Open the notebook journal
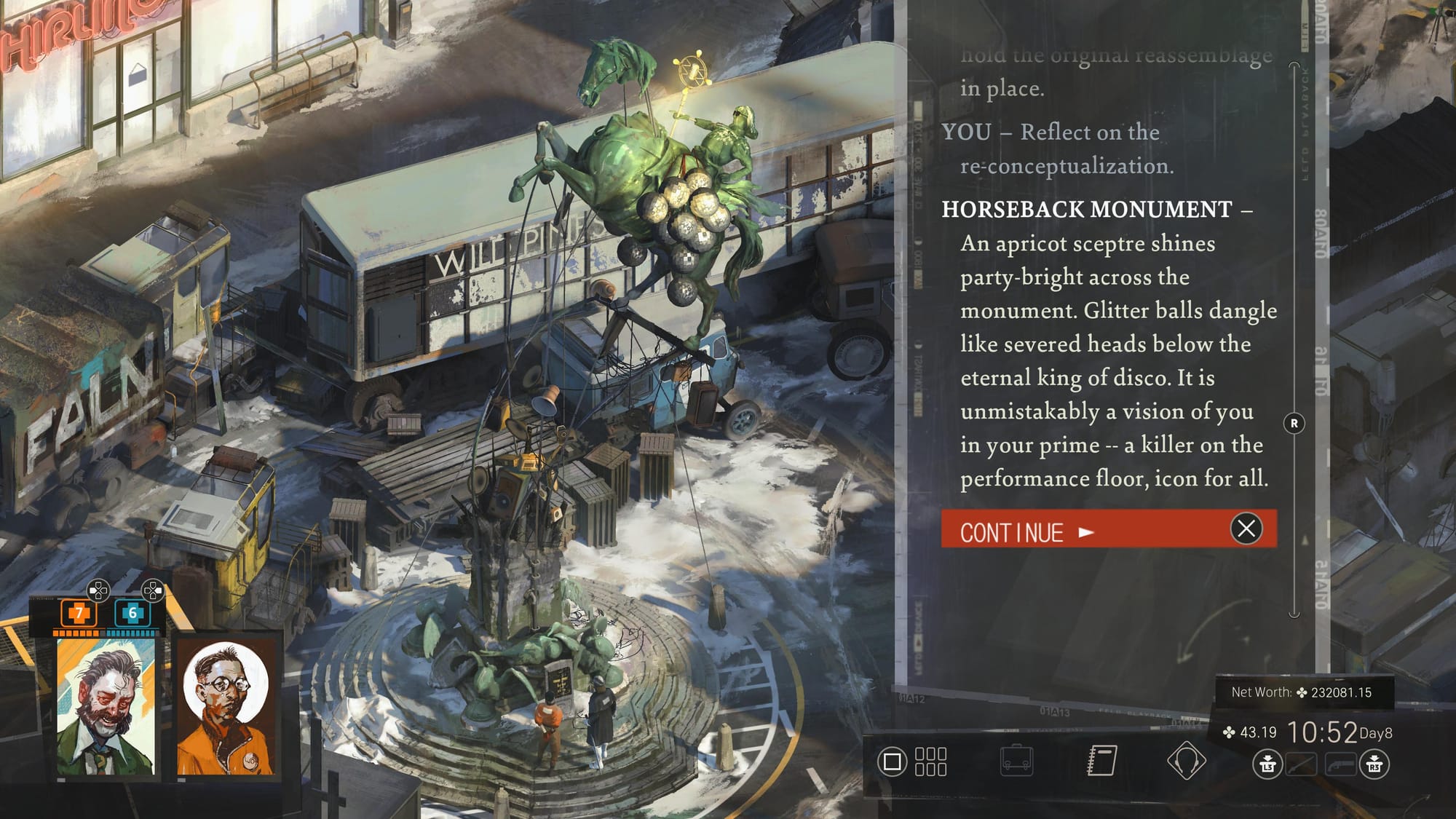Screen dimensions: 1456x819 pos(1101,761)
